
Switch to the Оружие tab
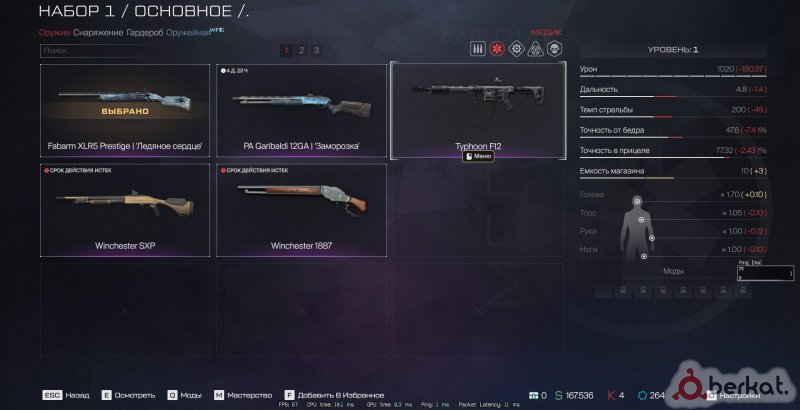(54, 33)
